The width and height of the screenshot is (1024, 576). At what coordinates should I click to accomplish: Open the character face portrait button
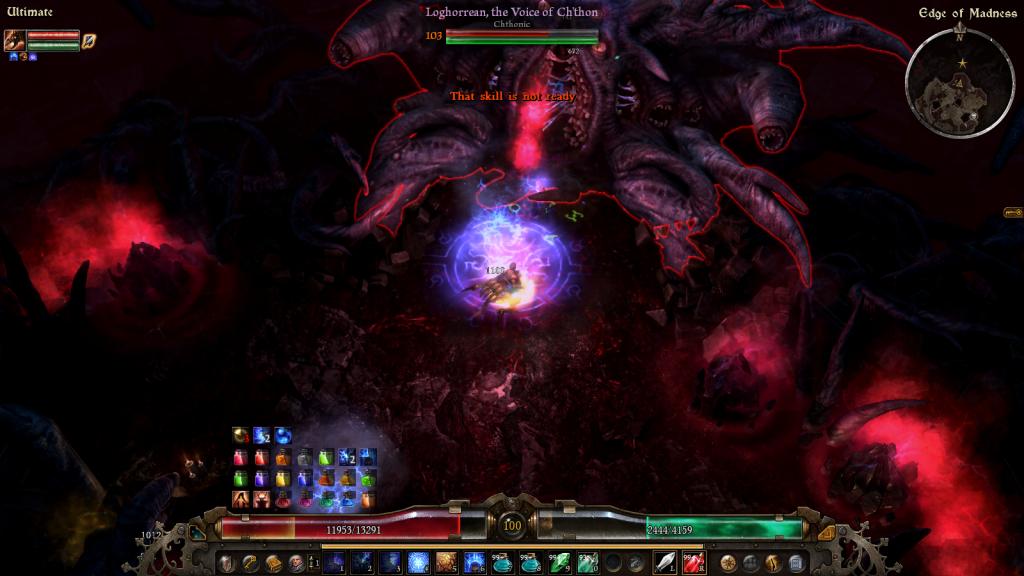coord(296,563)
